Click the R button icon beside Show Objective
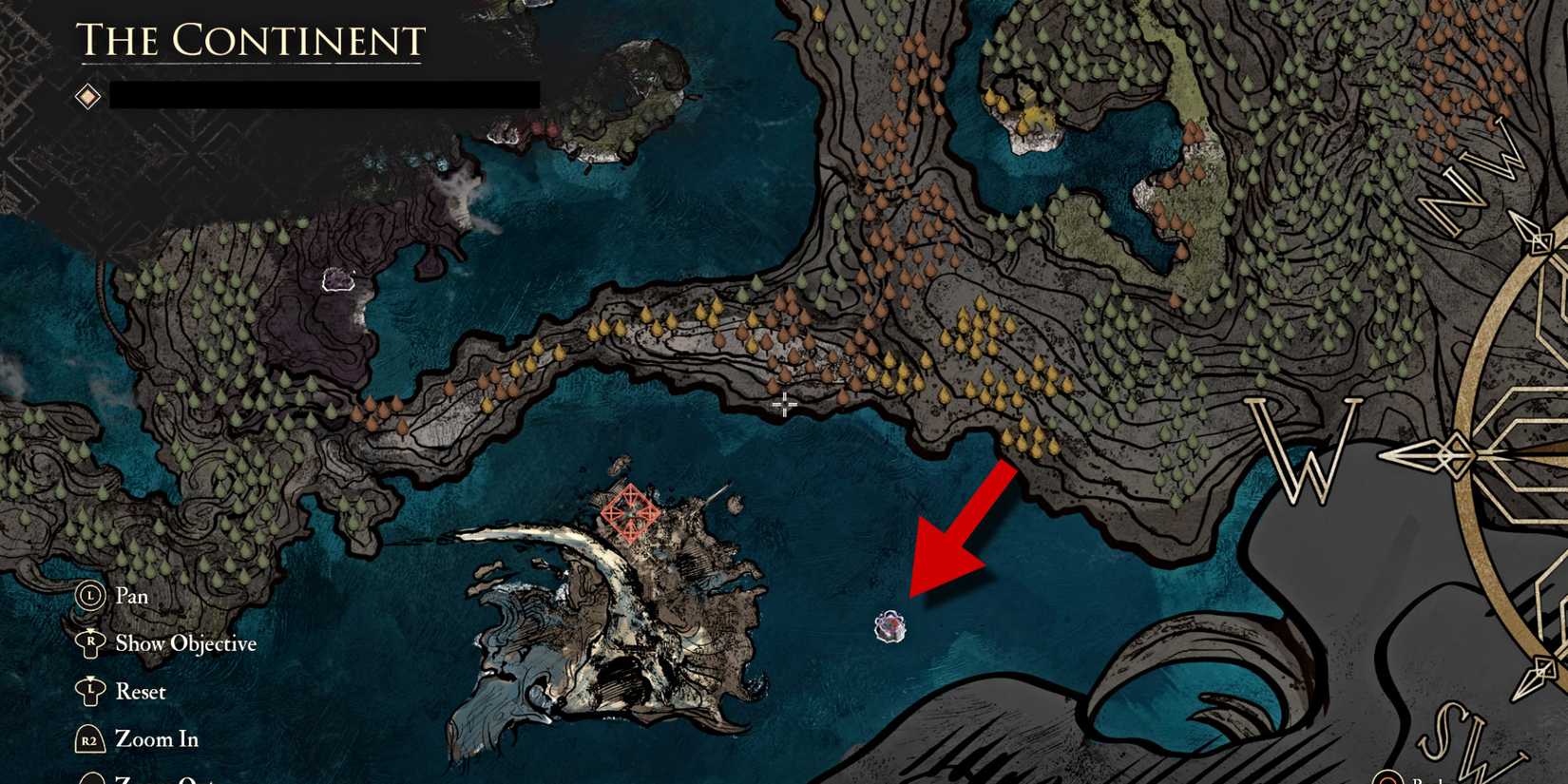The image size is (1568, 784). 90,643
